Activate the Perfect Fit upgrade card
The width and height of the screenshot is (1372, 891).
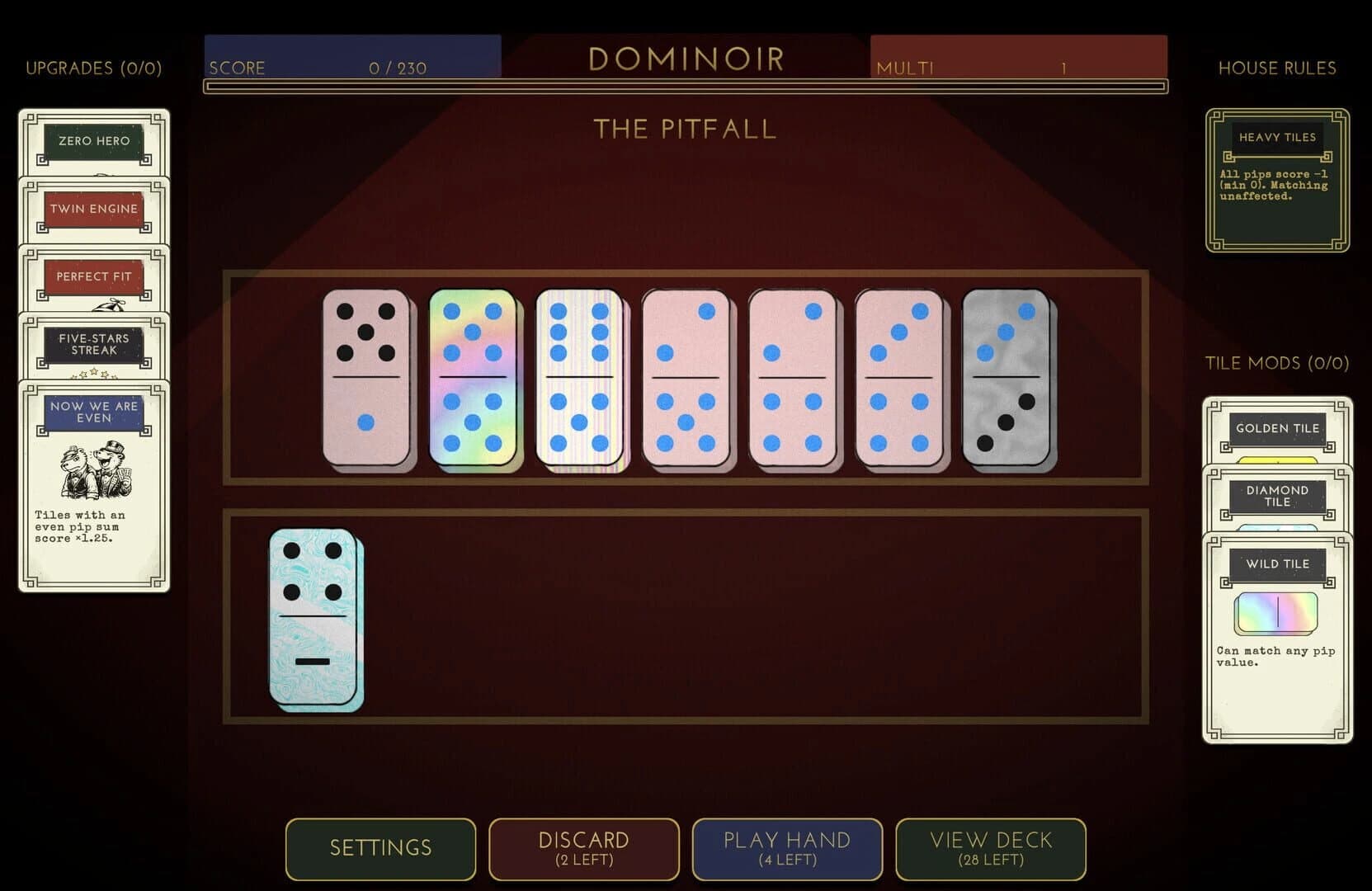(x=92, y=277)
